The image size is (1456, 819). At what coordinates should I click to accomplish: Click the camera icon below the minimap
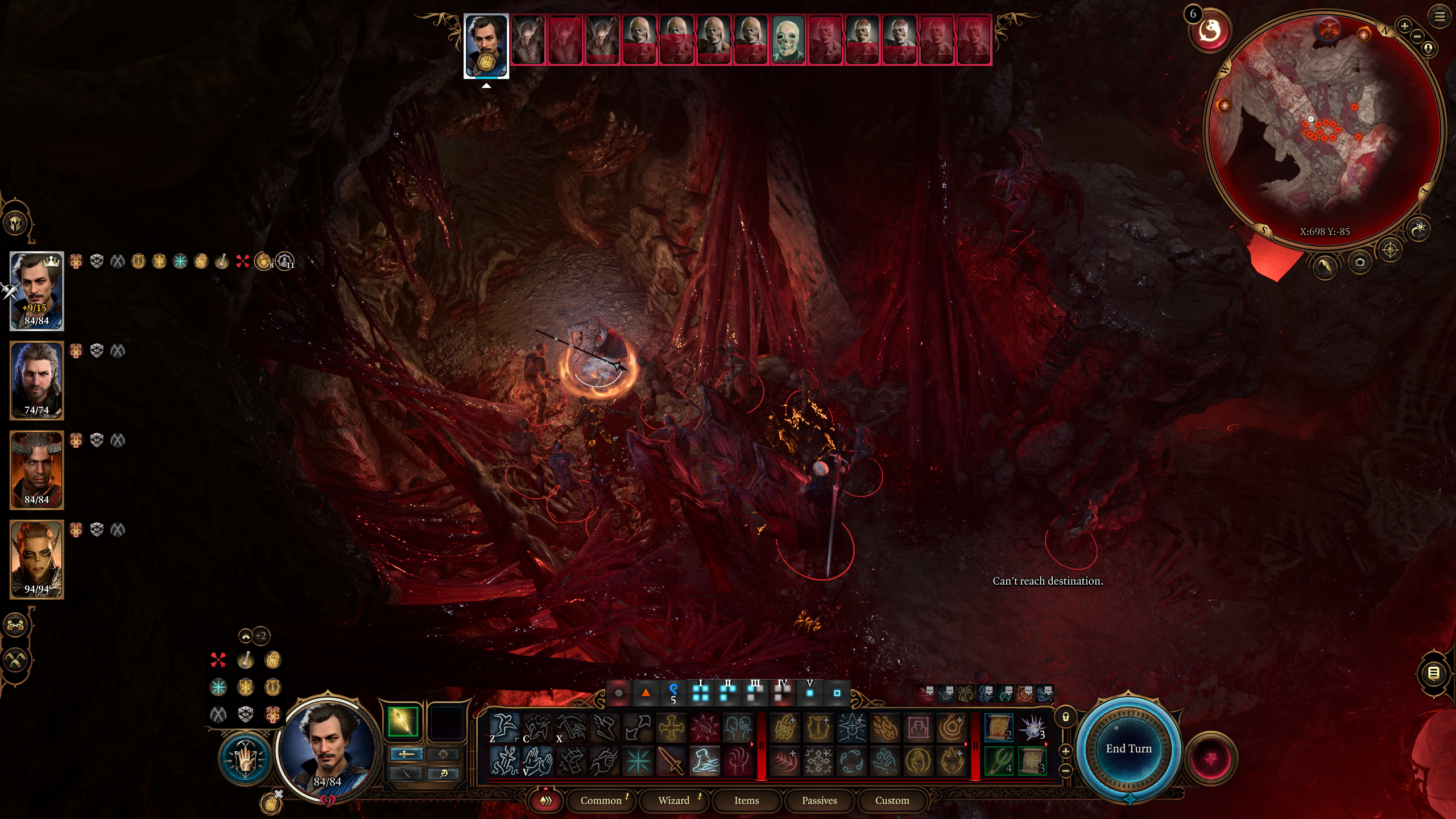coord(1360,262)
